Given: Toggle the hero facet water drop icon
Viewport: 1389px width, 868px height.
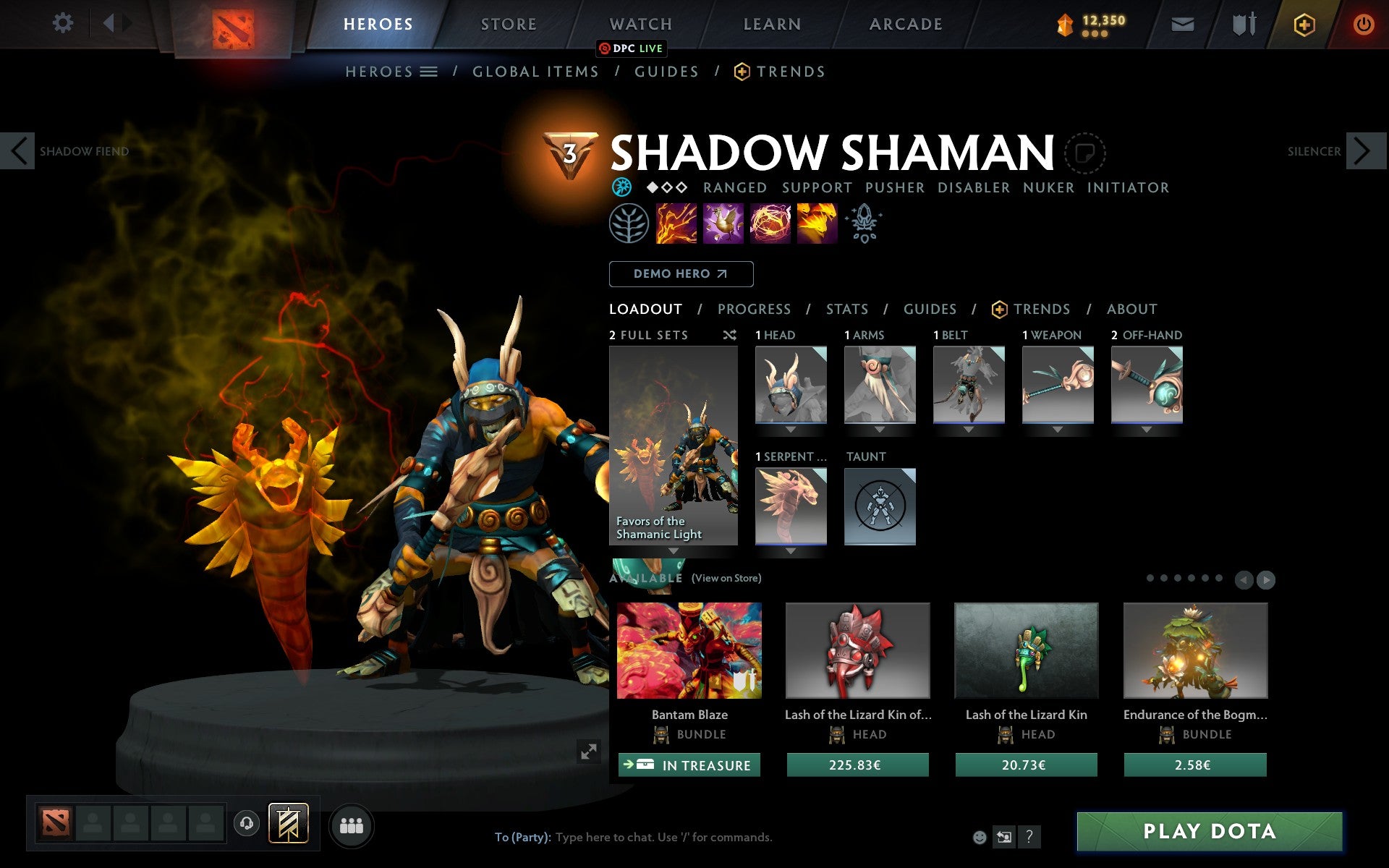Looking at the screenshot, I should tap(621, 187).
